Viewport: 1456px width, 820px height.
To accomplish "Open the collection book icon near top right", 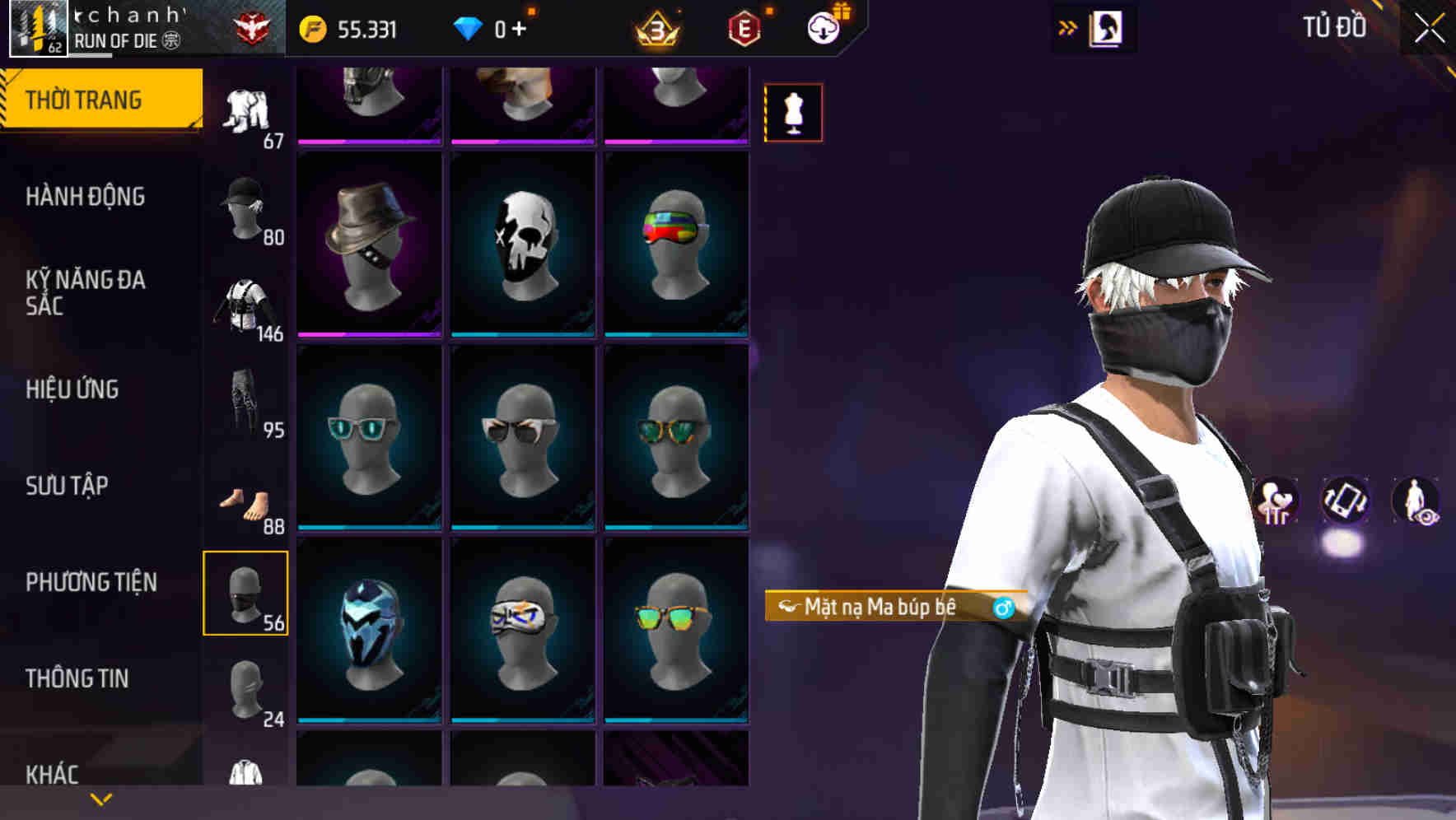I will [x=1108, y=27].
